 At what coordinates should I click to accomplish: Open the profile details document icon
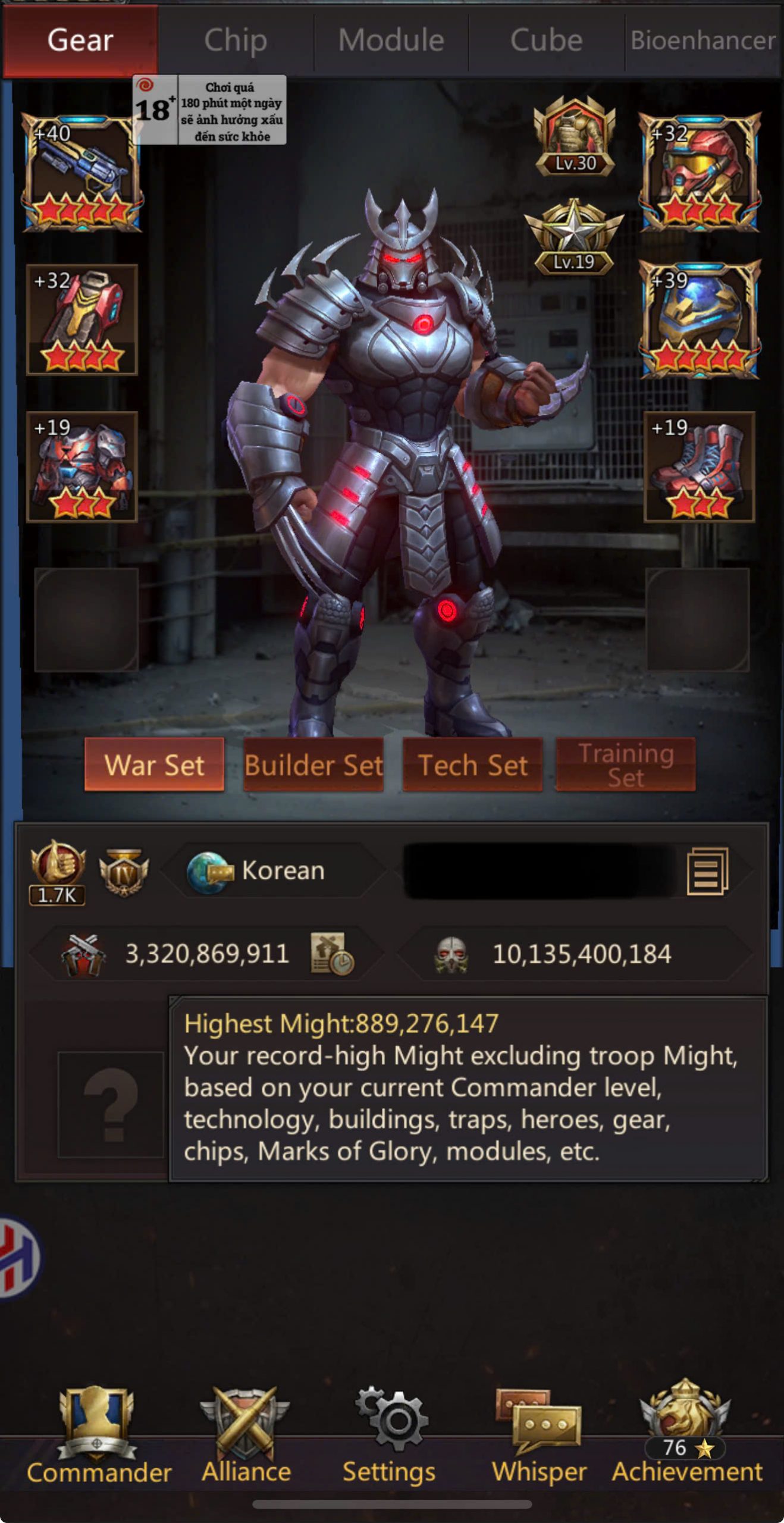coord(707,872)
